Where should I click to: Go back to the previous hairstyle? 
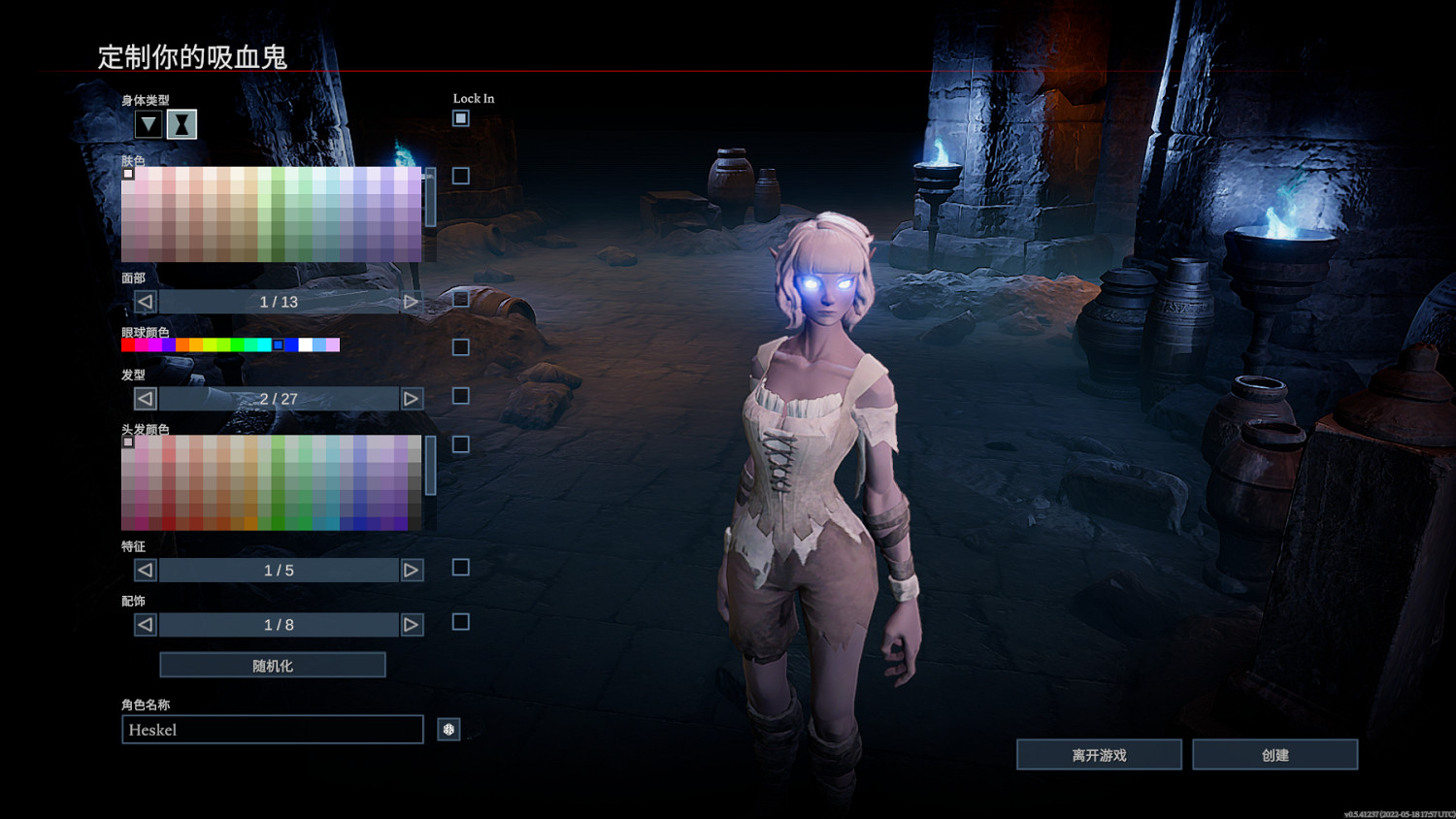[146, 399]
